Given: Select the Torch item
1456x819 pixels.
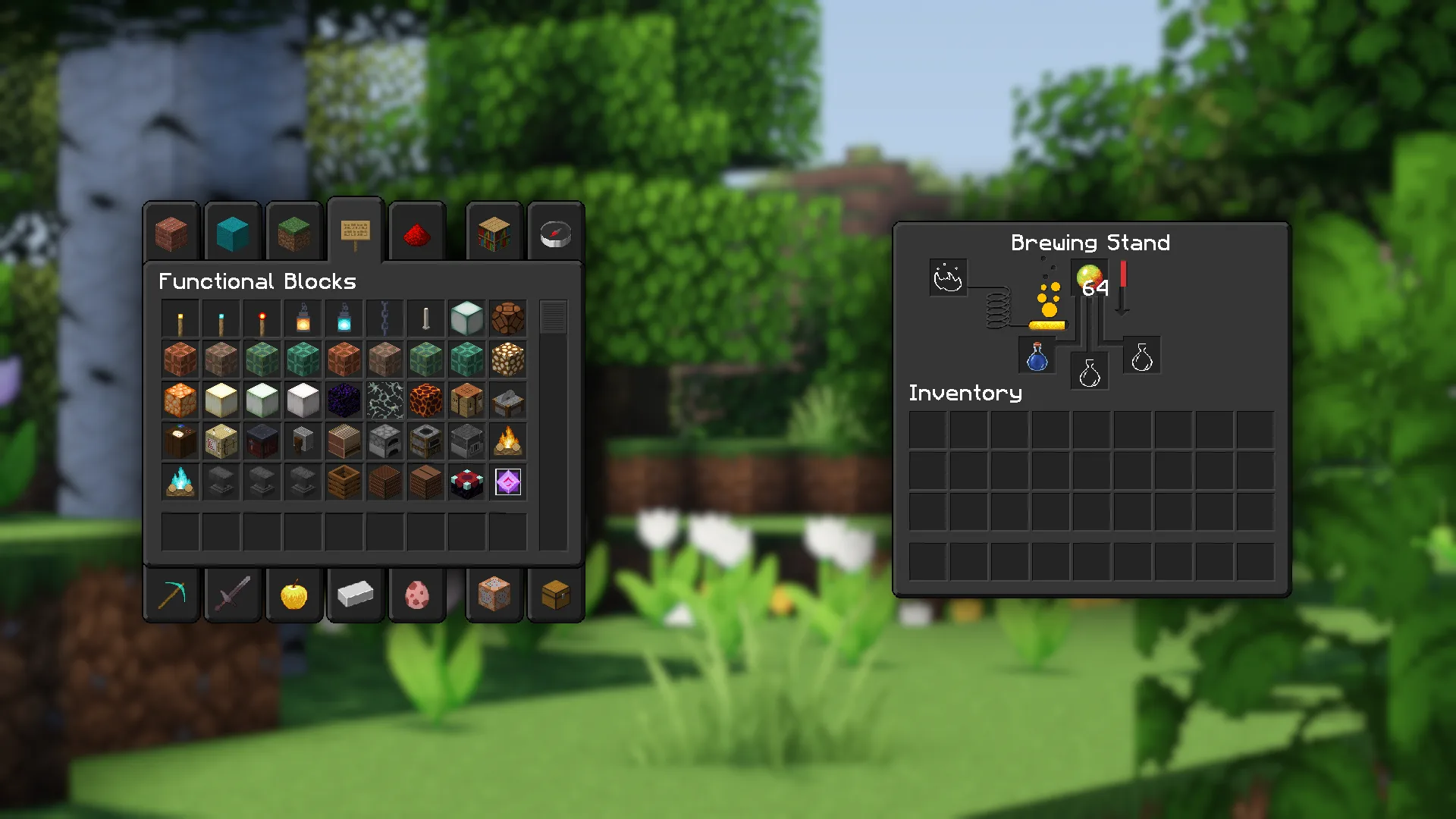Looking at the screenshot, I should [x=180, y=318].
